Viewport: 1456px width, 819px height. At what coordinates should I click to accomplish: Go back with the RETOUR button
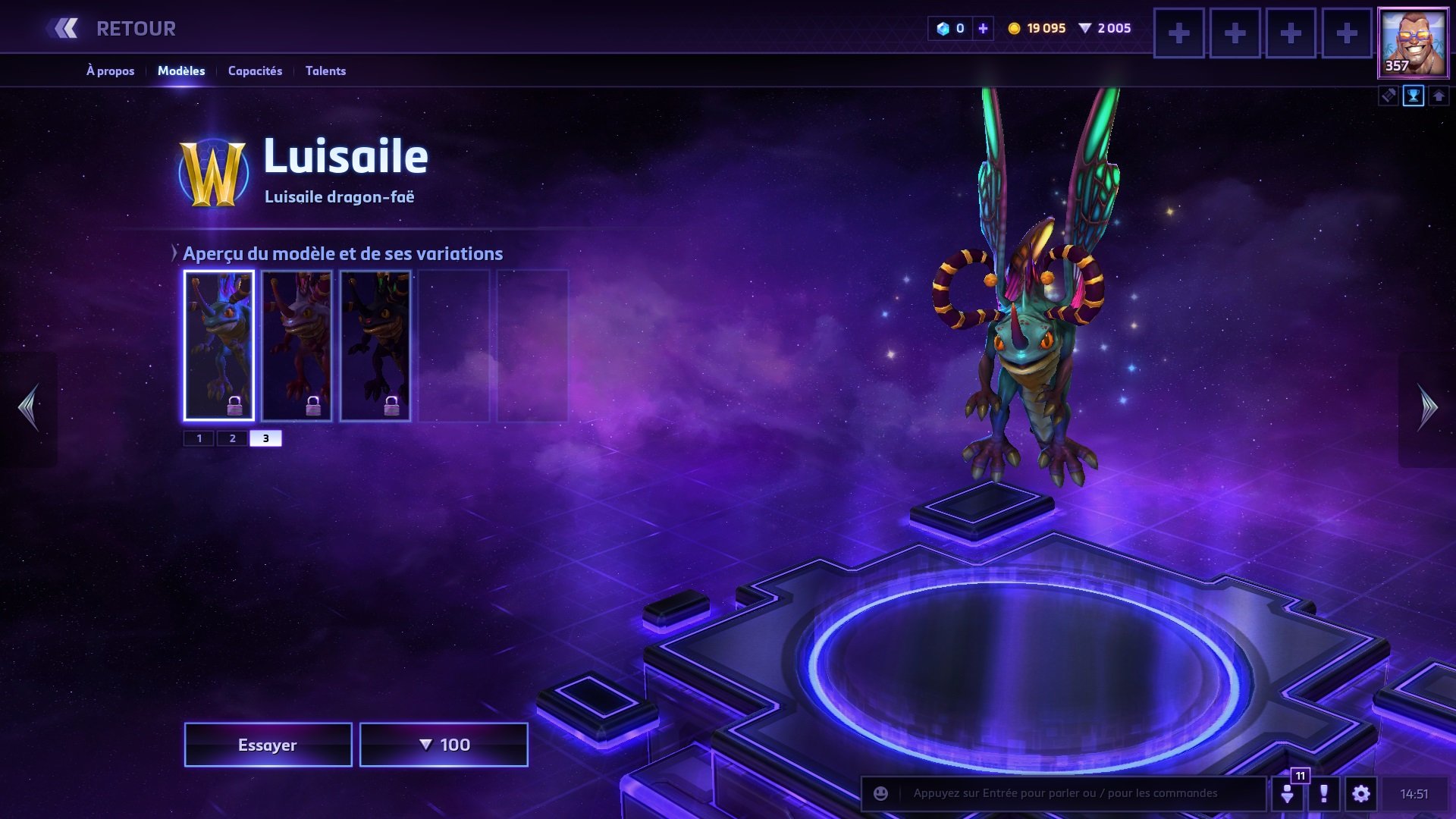(114, 29)
